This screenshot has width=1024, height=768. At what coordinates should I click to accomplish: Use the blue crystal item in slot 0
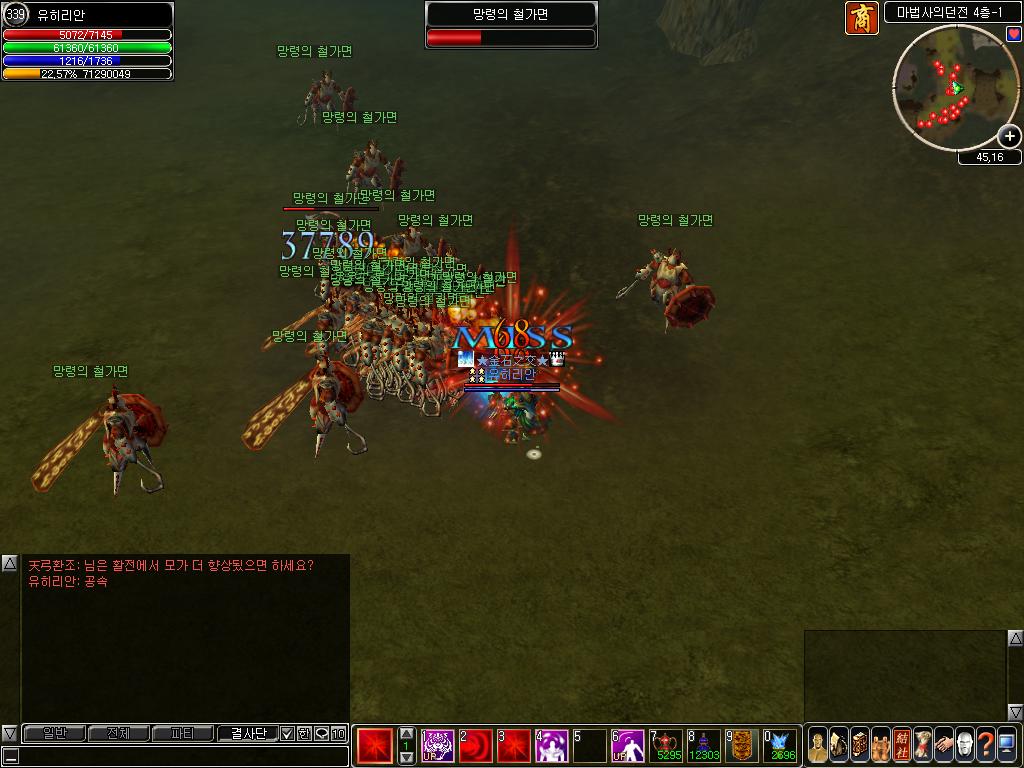[x=781, y=746]
